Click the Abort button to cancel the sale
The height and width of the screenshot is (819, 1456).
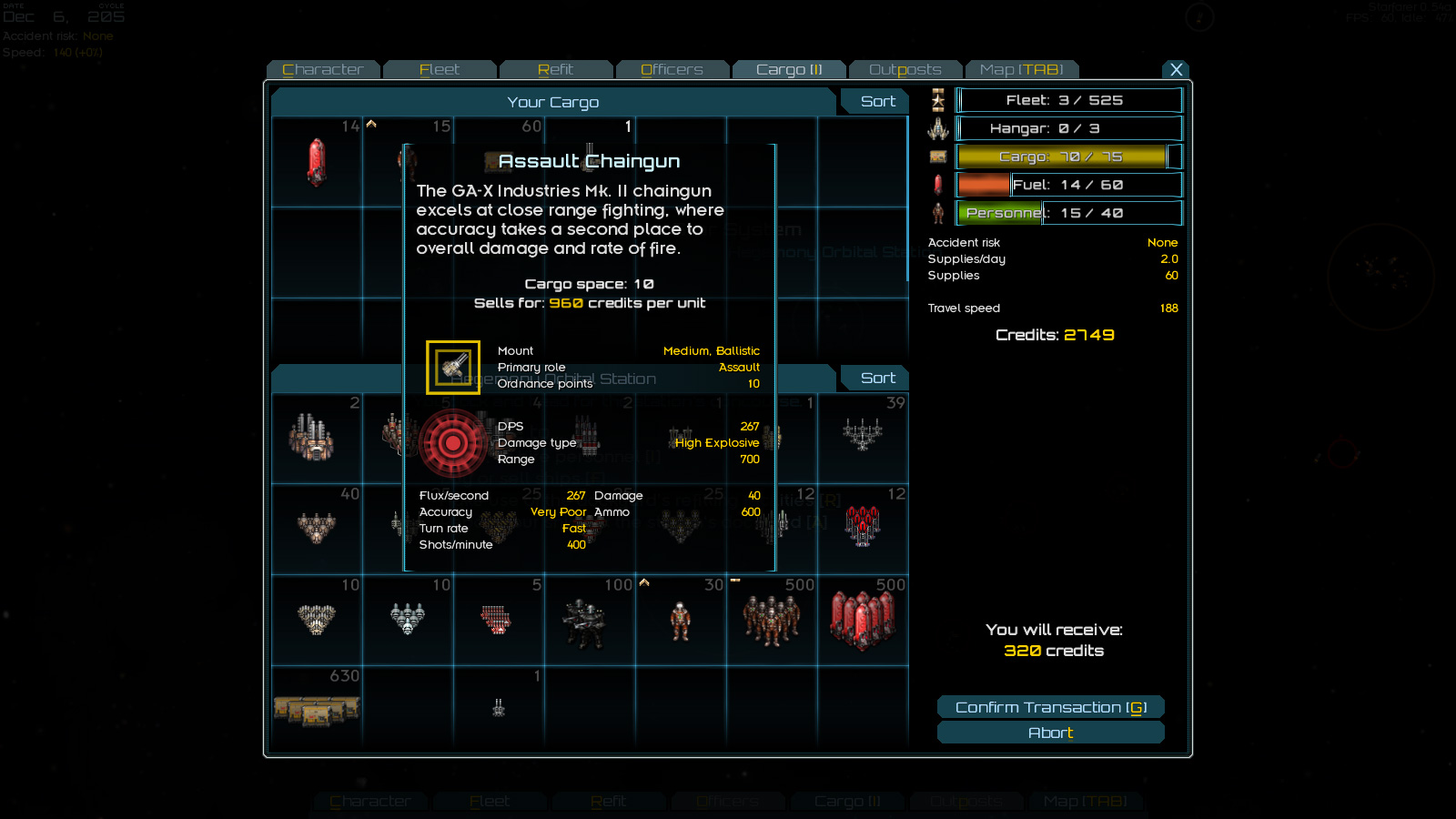[1051, 732]
